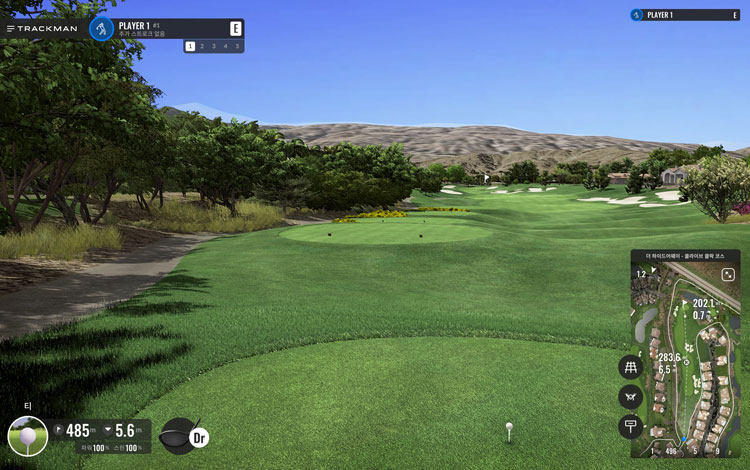Activate the drone flyover view button
This screenshot has height=470, width=750.
click(x=630, y=397)
